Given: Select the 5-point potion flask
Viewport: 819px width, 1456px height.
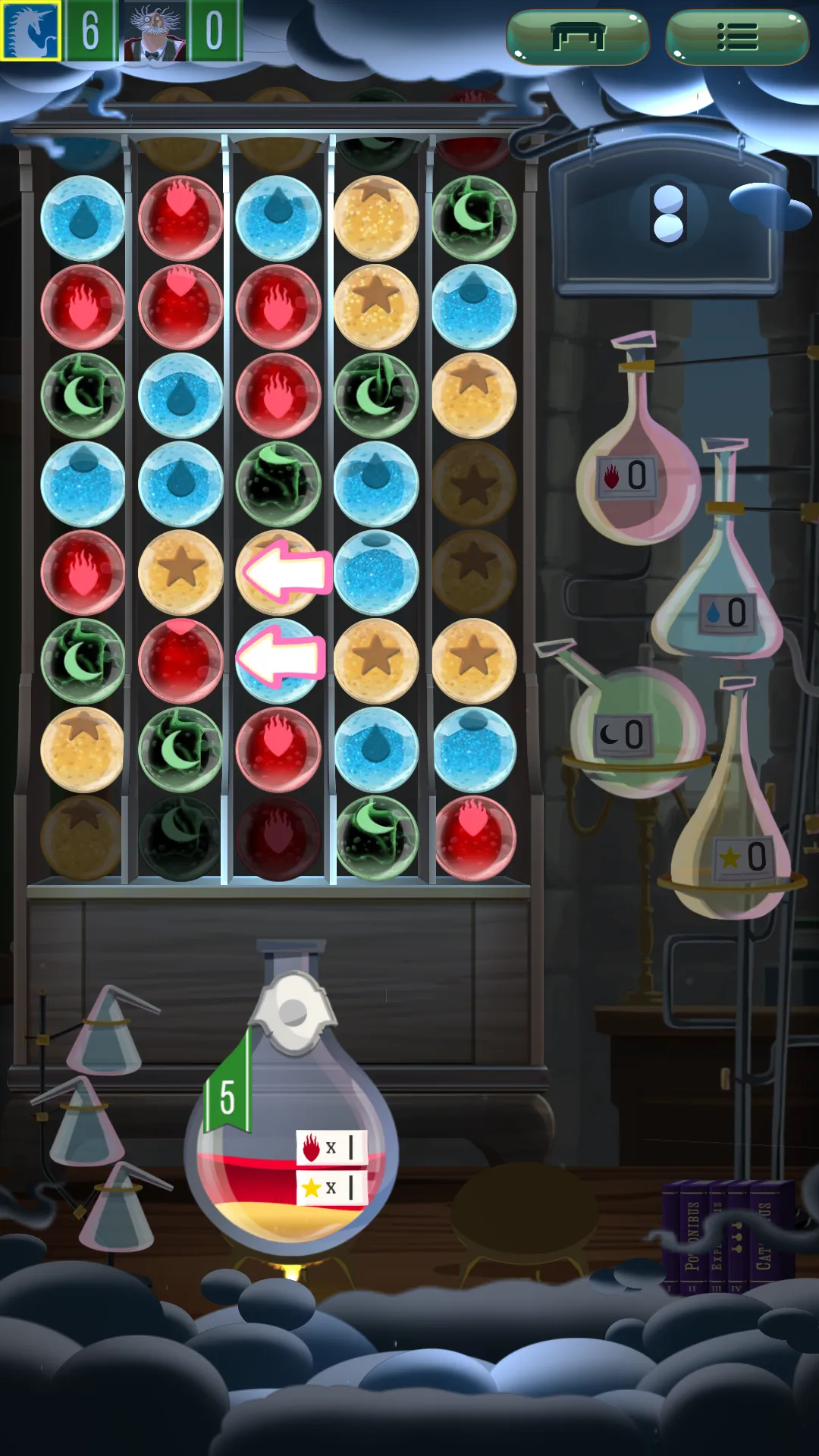Looking at the screenshot, I should [x=291, y=1130].
